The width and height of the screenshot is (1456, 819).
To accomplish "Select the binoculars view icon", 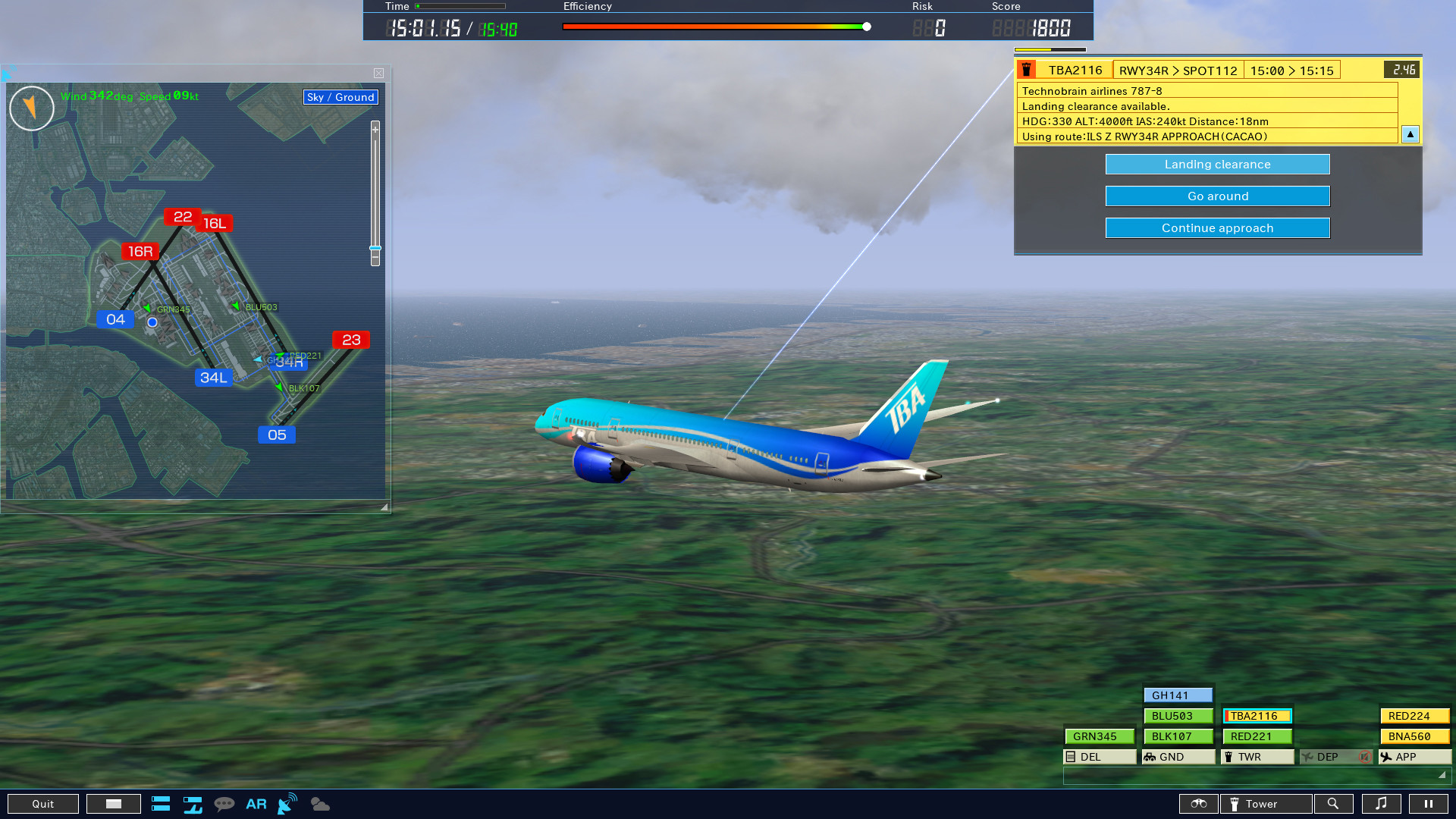I will (x=1199, y=804).
